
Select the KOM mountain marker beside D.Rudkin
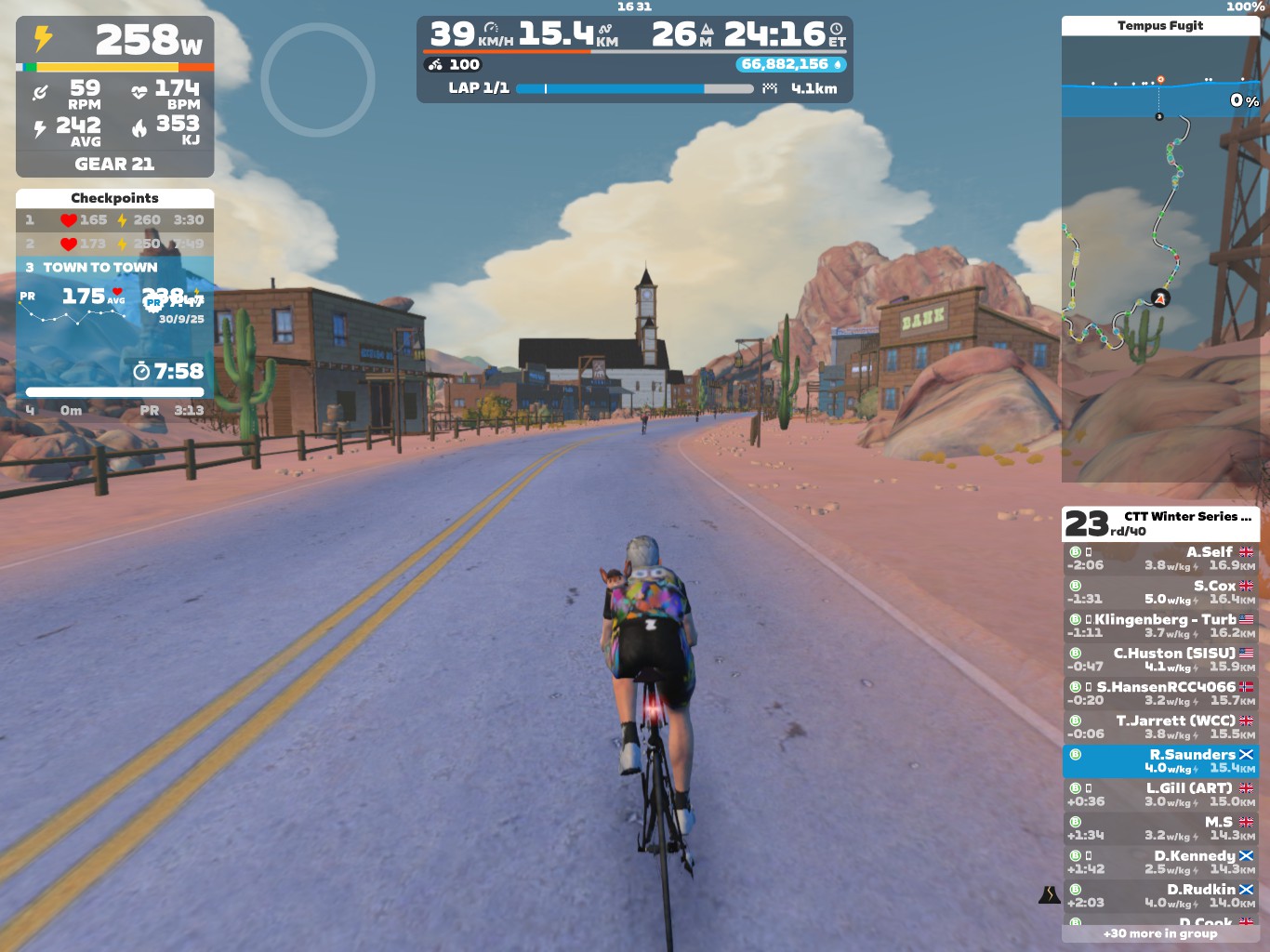click(x=1048, y=895)
